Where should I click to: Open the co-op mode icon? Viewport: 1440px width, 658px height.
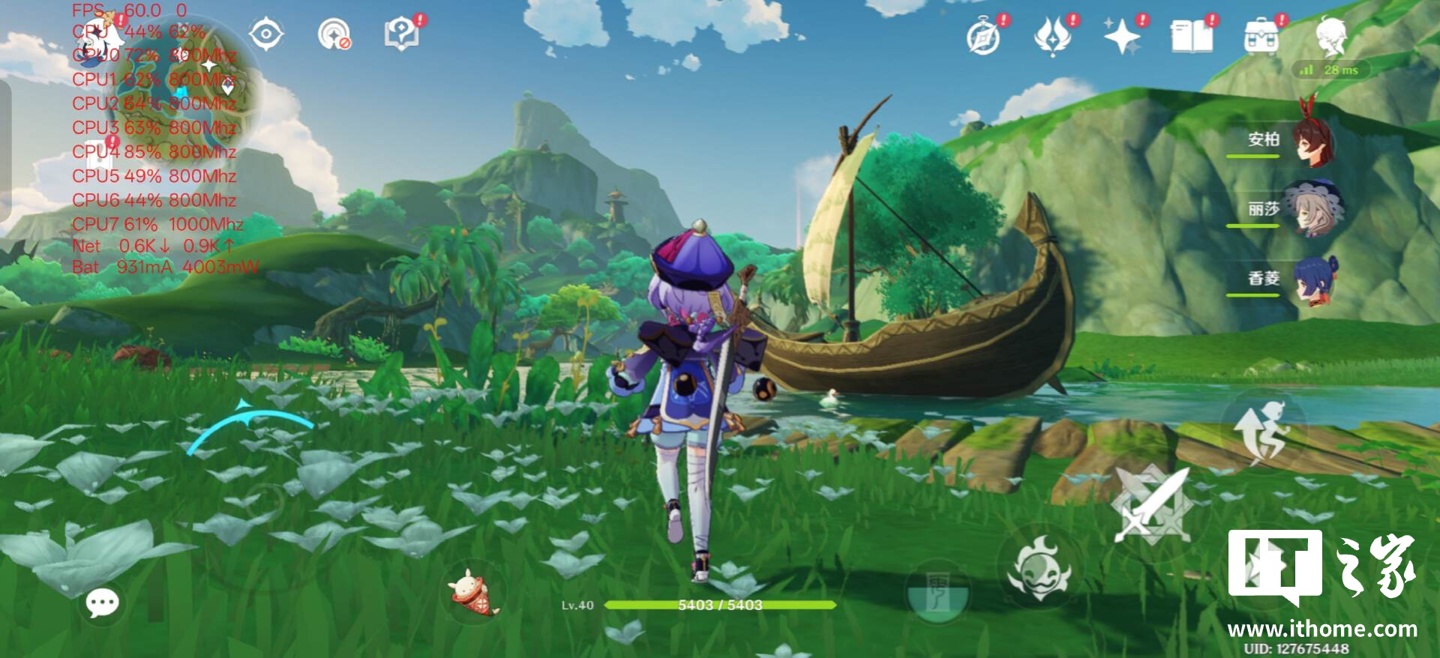pos(334,35)
